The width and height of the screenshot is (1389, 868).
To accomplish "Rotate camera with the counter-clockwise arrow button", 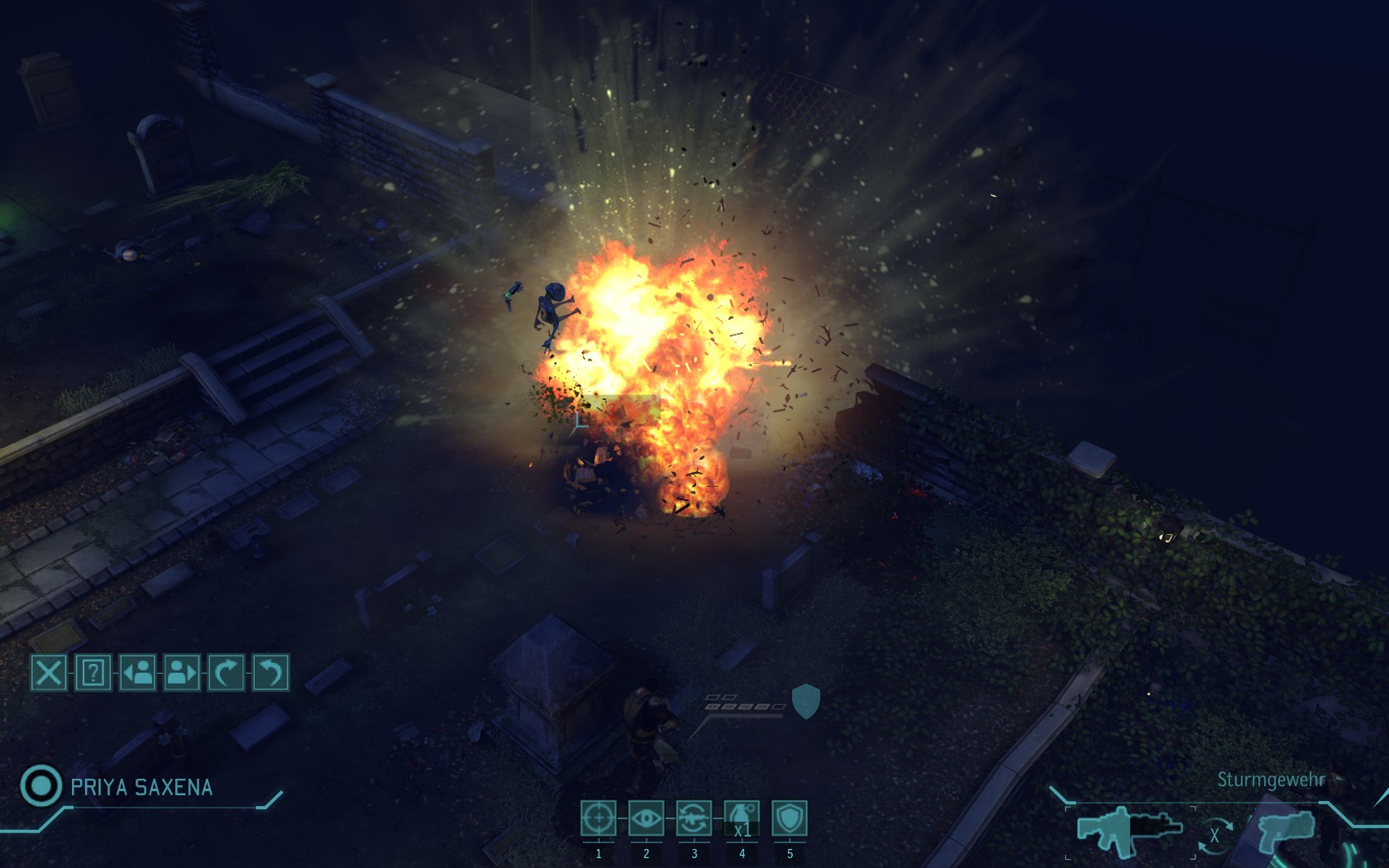I will coord(270,672).
